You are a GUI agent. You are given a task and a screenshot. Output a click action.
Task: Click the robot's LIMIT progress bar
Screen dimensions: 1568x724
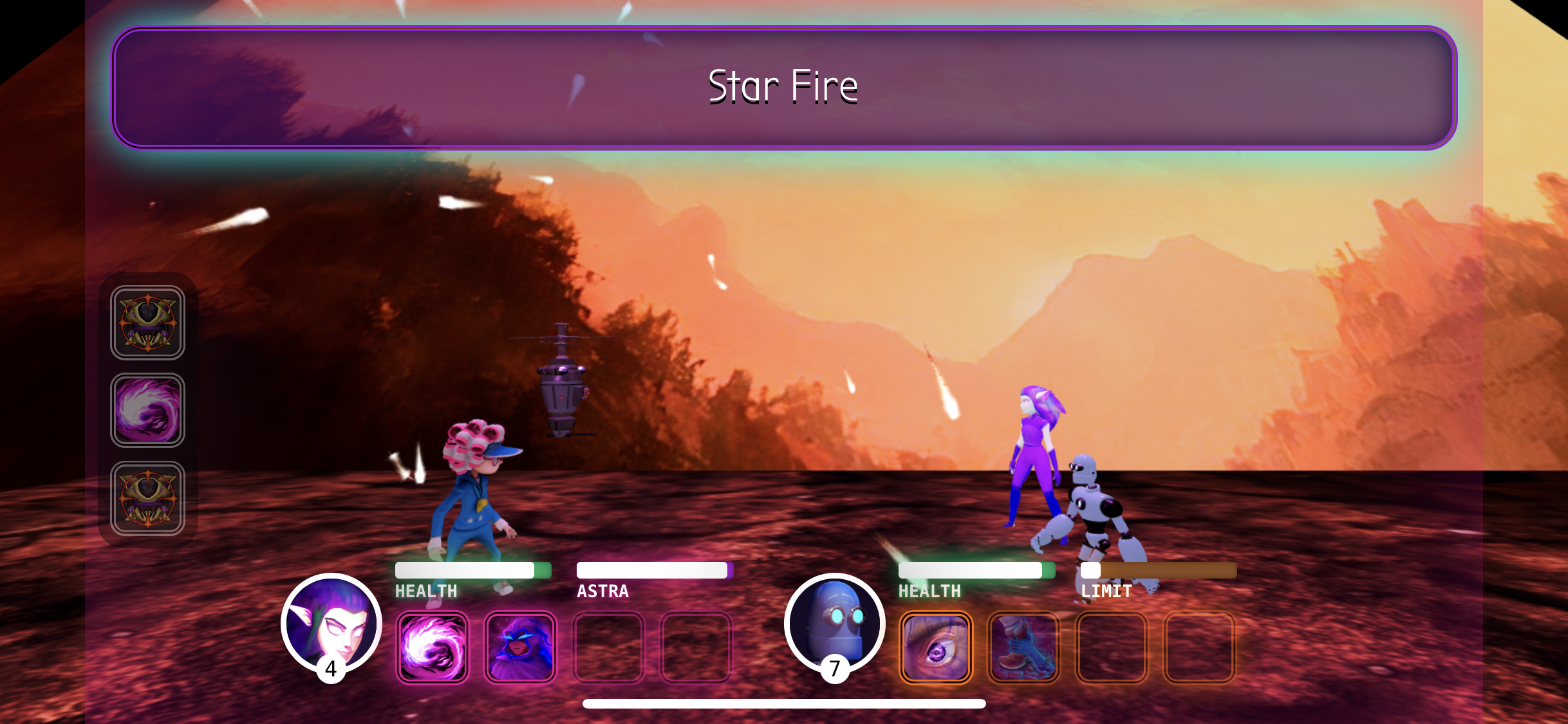(x=1159, y=570)
